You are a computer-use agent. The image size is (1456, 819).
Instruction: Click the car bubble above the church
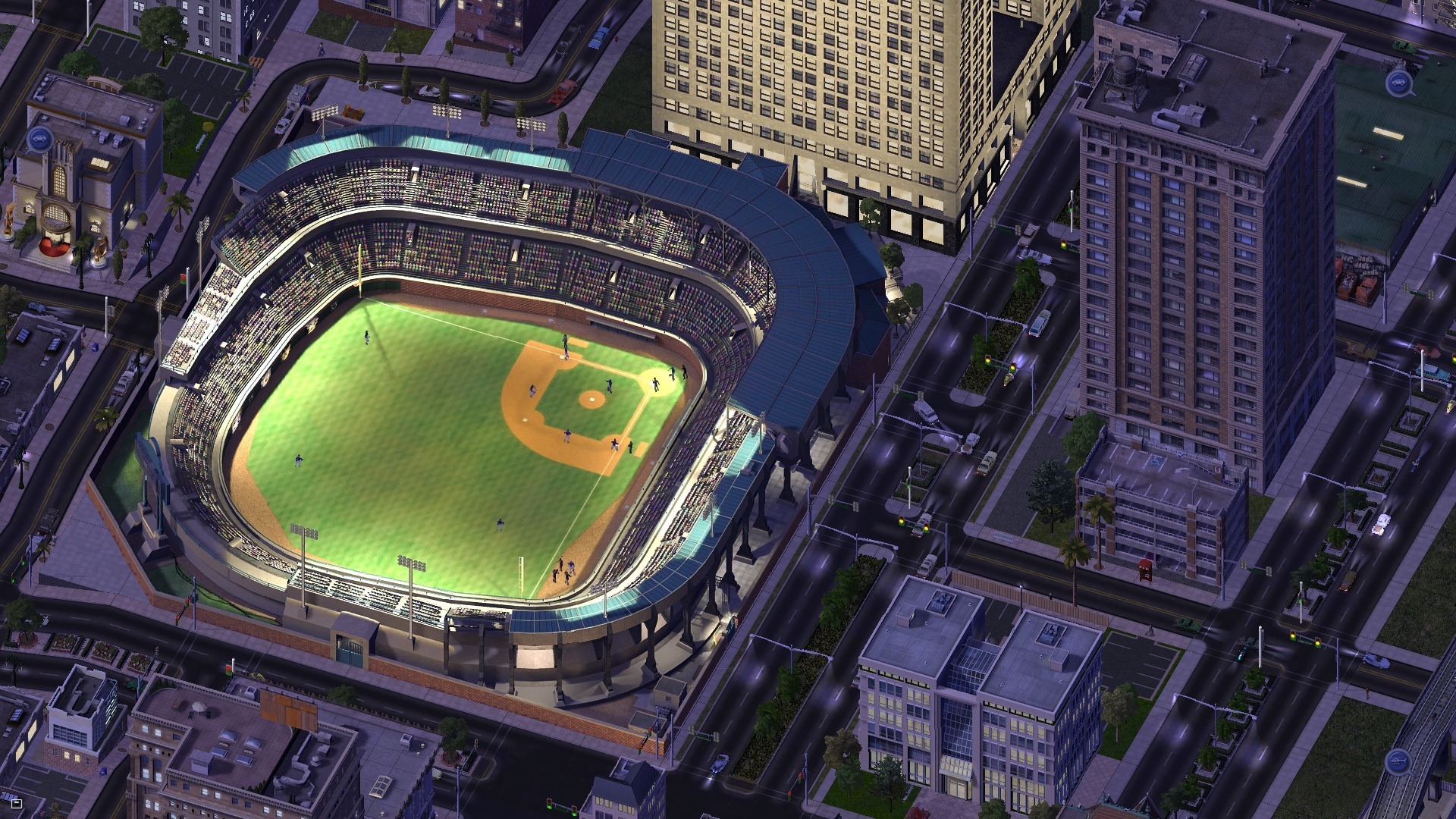click(x=39, y=138)
